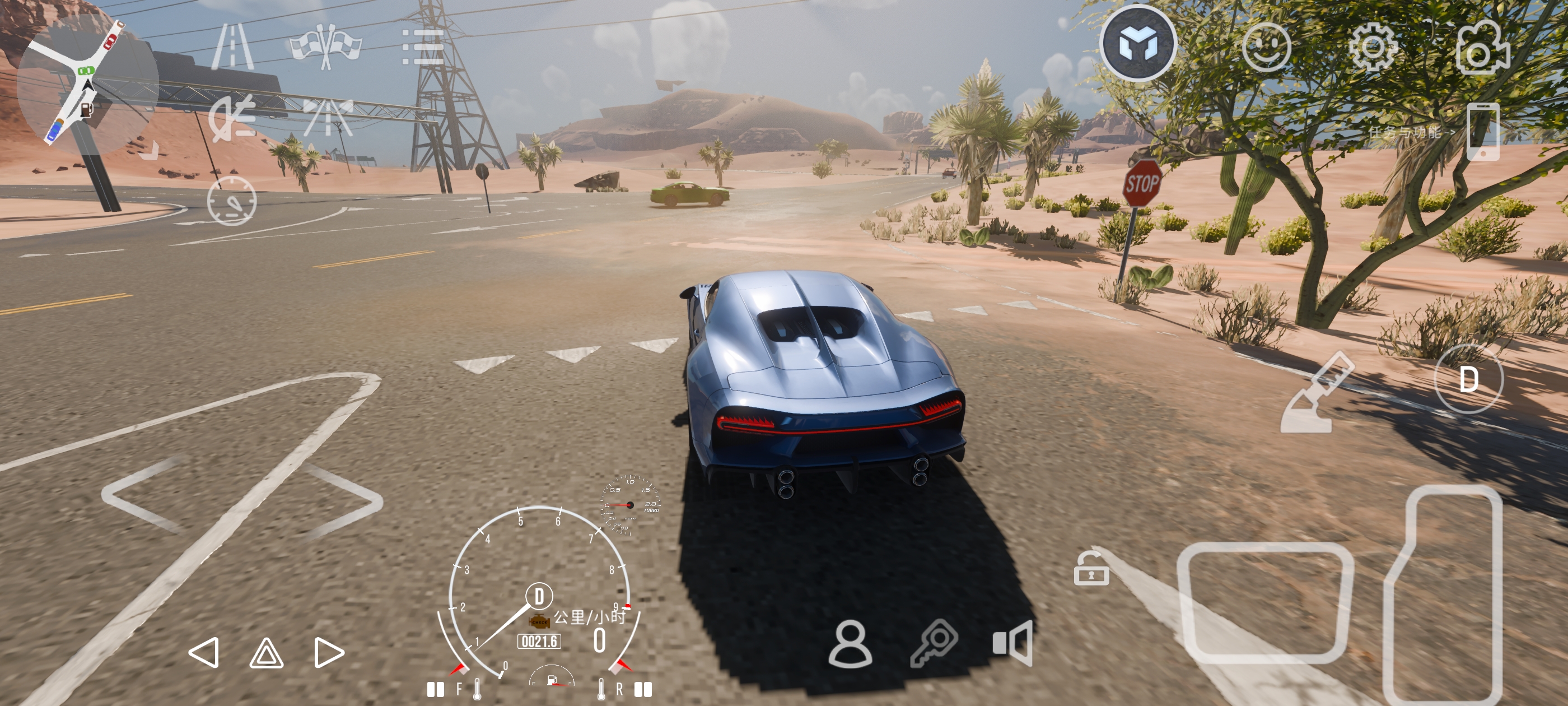Open the smiley face emote menu

coord(1266,47)
